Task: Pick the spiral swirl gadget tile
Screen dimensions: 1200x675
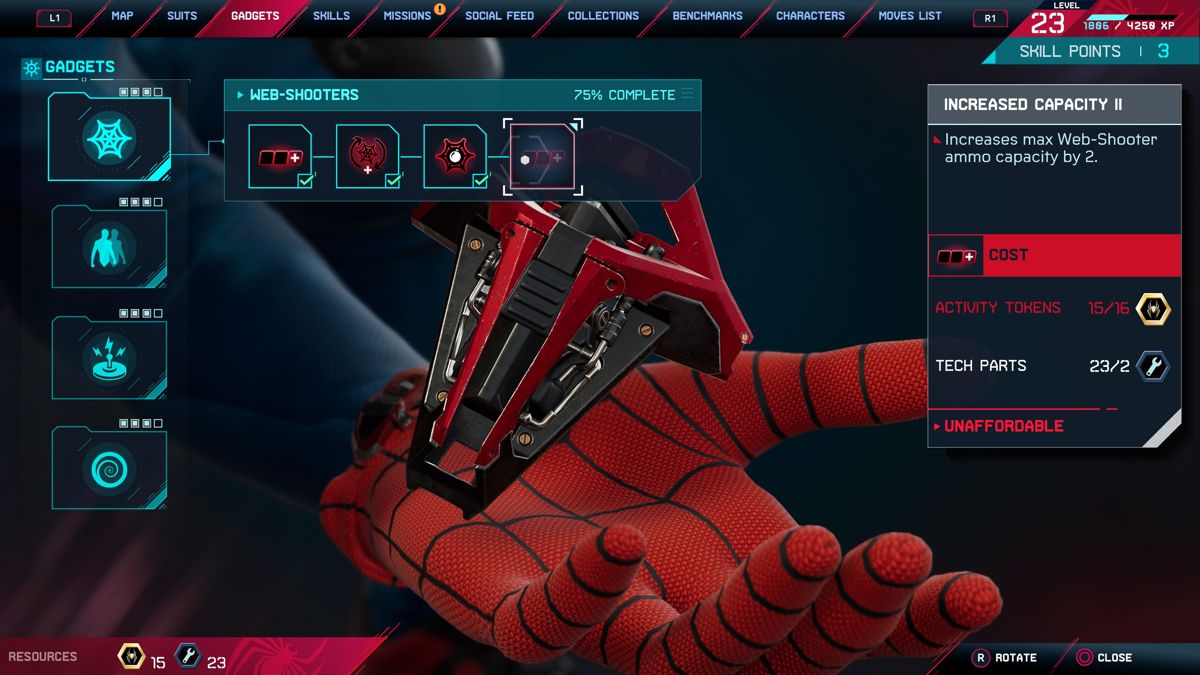Action: click(x=110, y=467)
